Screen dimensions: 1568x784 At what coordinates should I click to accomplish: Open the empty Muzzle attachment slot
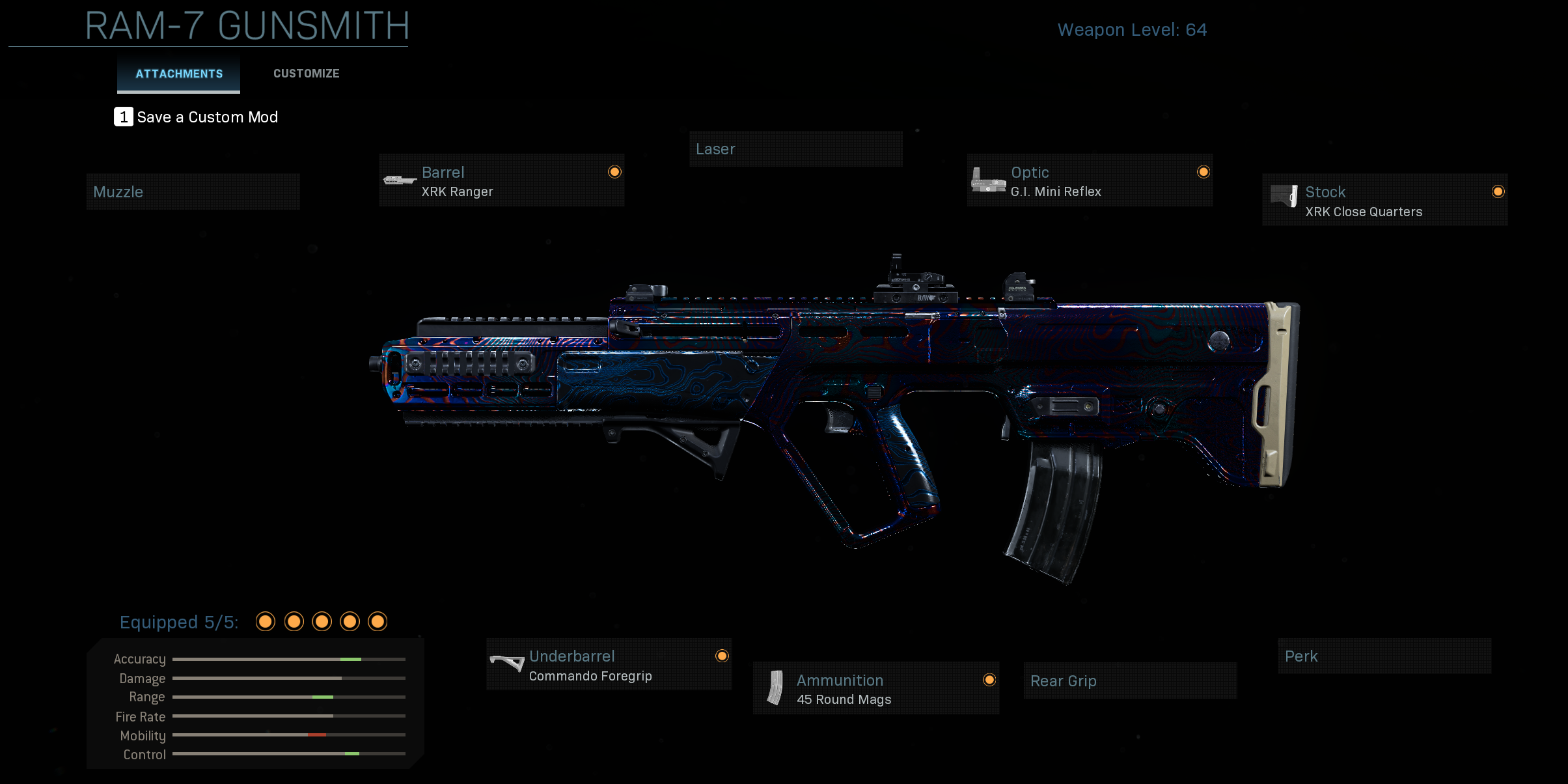pos(193,192)
